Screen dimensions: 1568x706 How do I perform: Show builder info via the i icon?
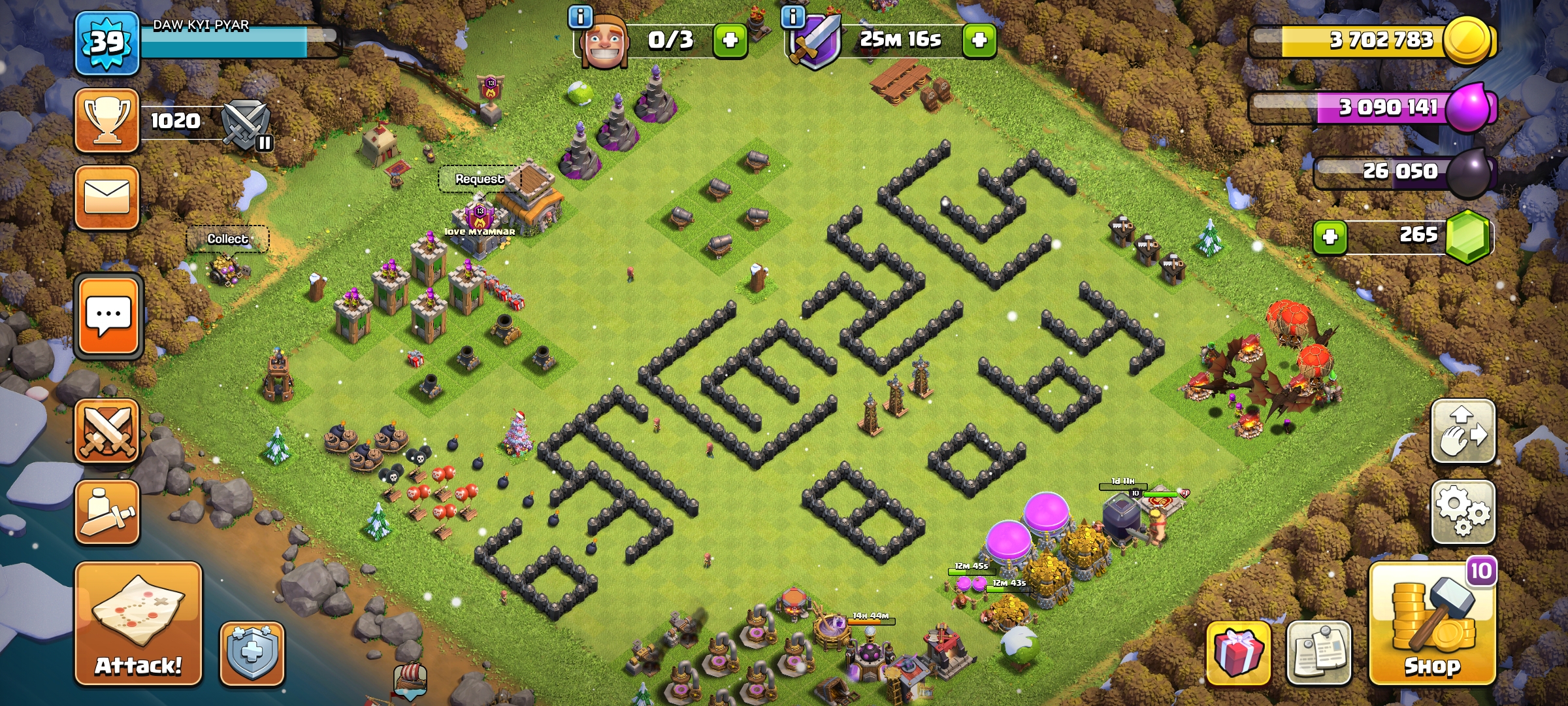click(580, 16)
